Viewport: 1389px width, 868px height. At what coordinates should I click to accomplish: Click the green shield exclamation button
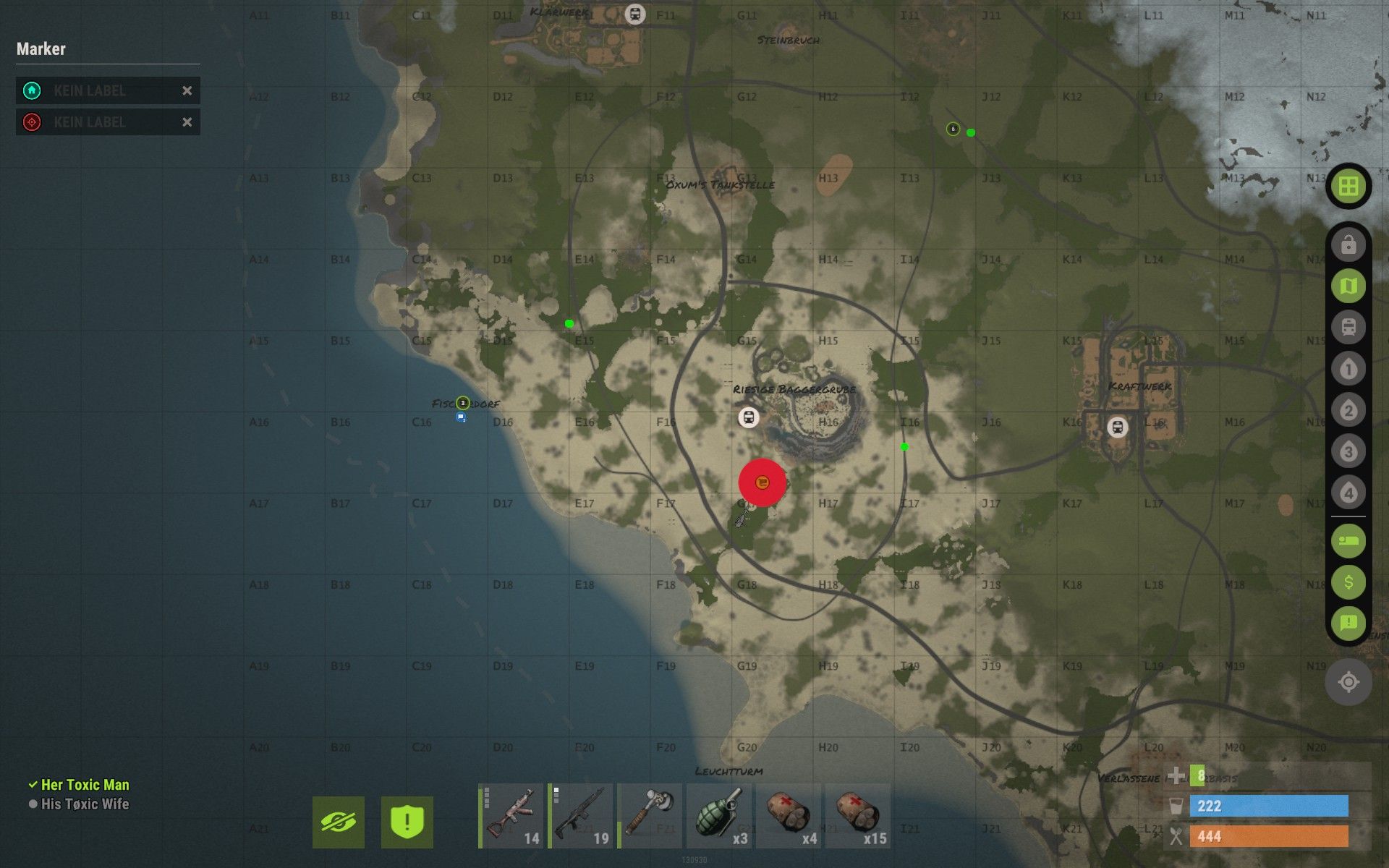coord(407,822)
